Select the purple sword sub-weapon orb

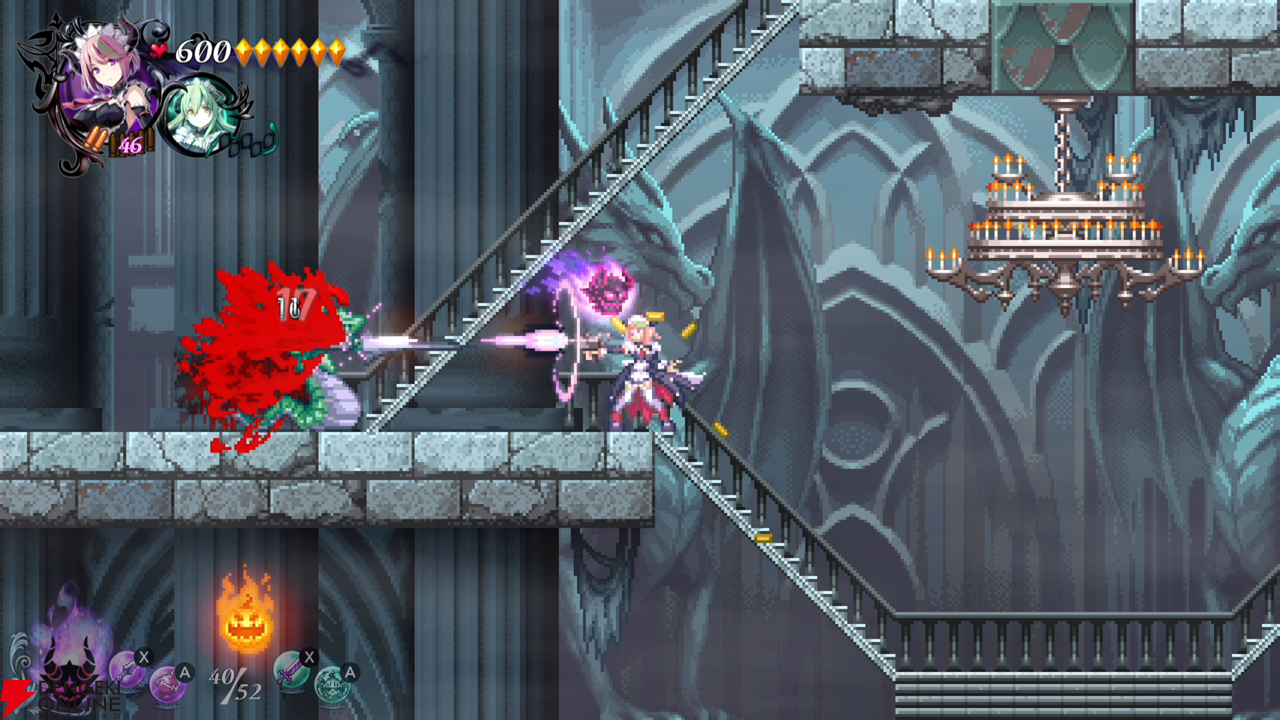[125, 672]
